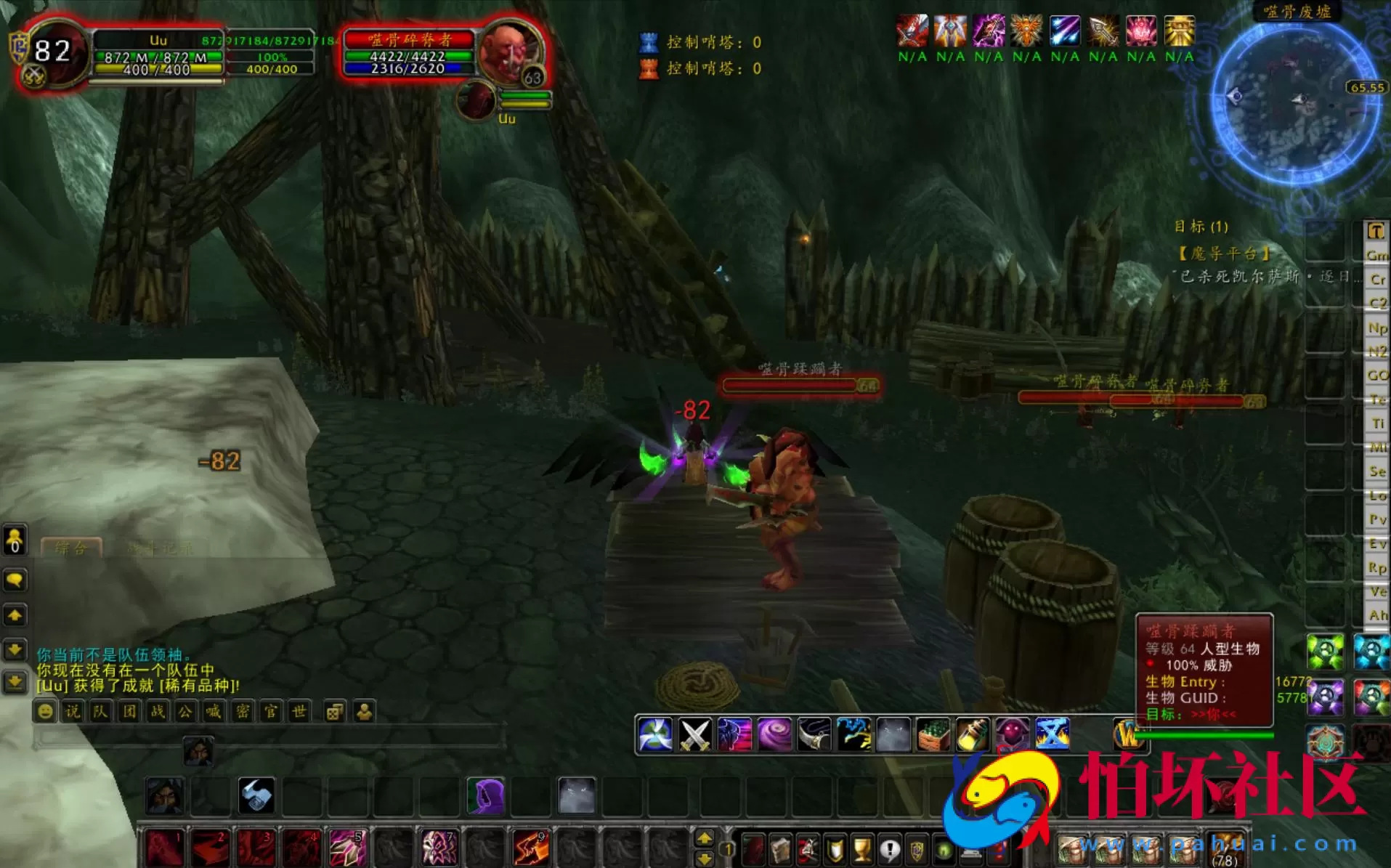Open the red talents icon in the micro menu
The height and width of the screenshot is (868, 1391).
(809, 850)
